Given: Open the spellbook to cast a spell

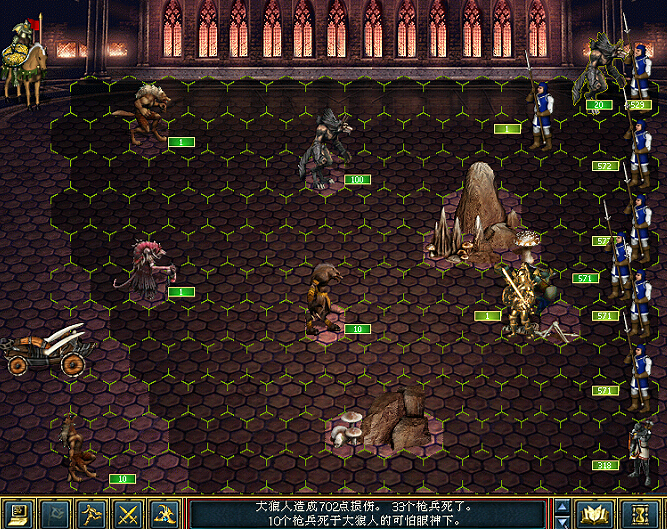Looking at the screenshot, I should coord(596,514).
